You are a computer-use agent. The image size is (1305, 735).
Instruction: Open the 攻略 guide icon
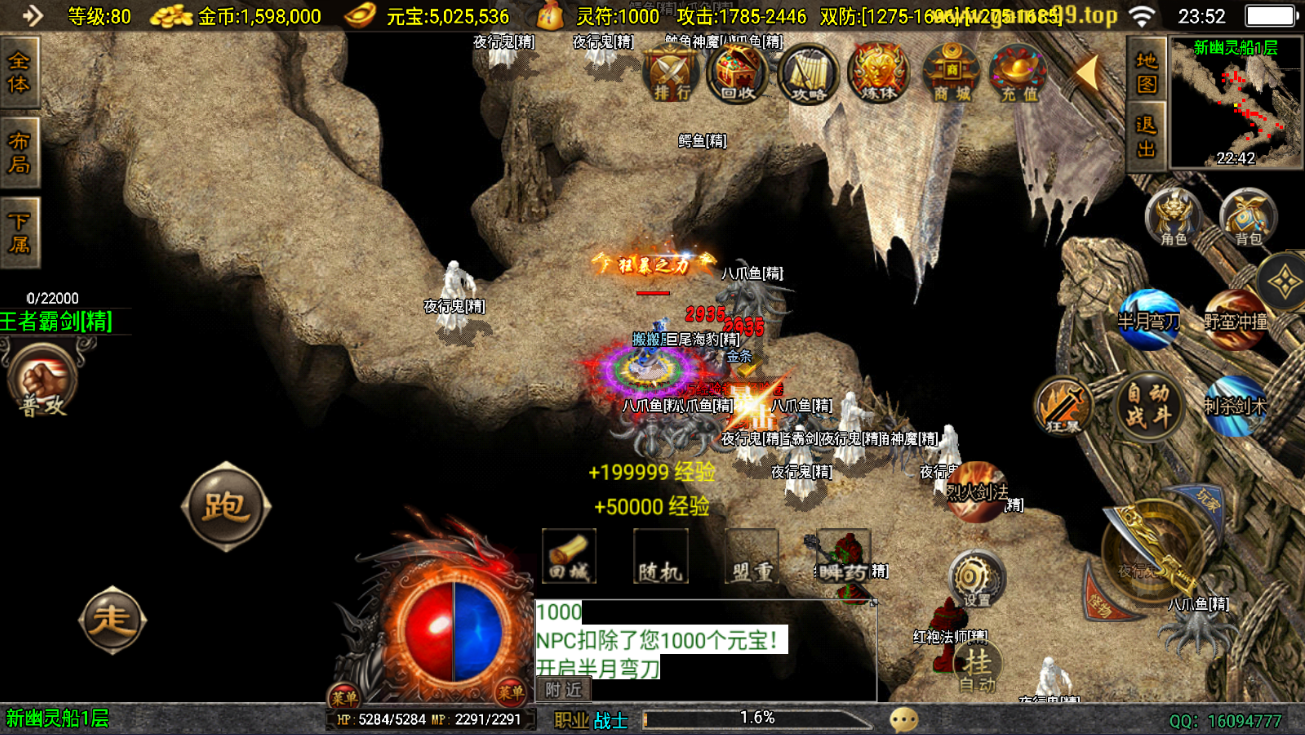click(808, 72)
